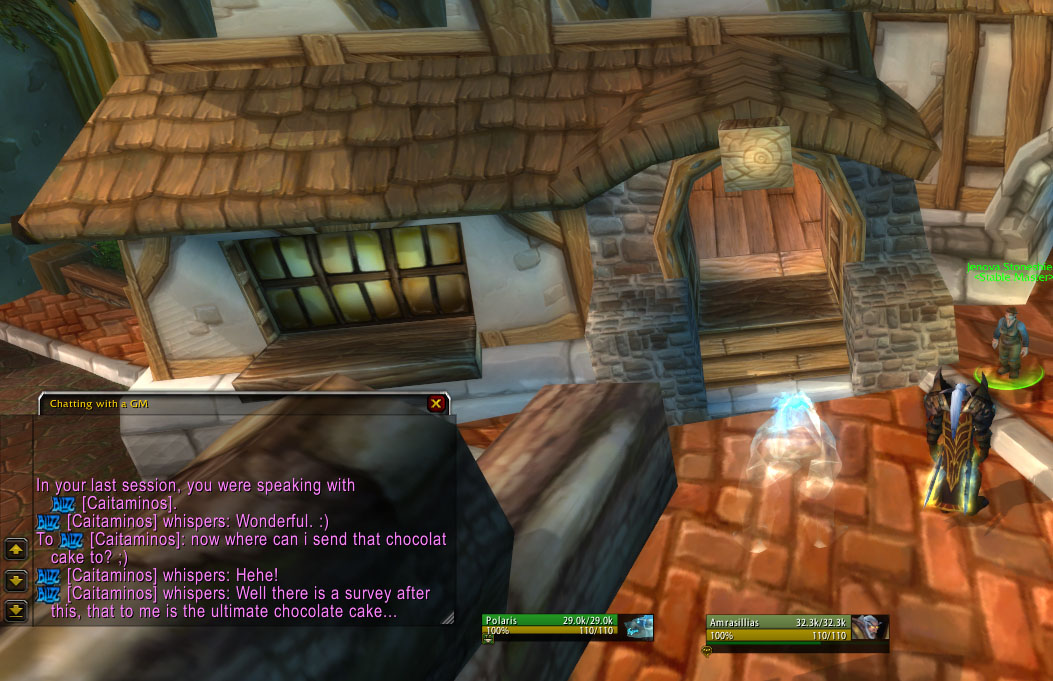Select the Polaris unit frame portrait

[639, 627]
